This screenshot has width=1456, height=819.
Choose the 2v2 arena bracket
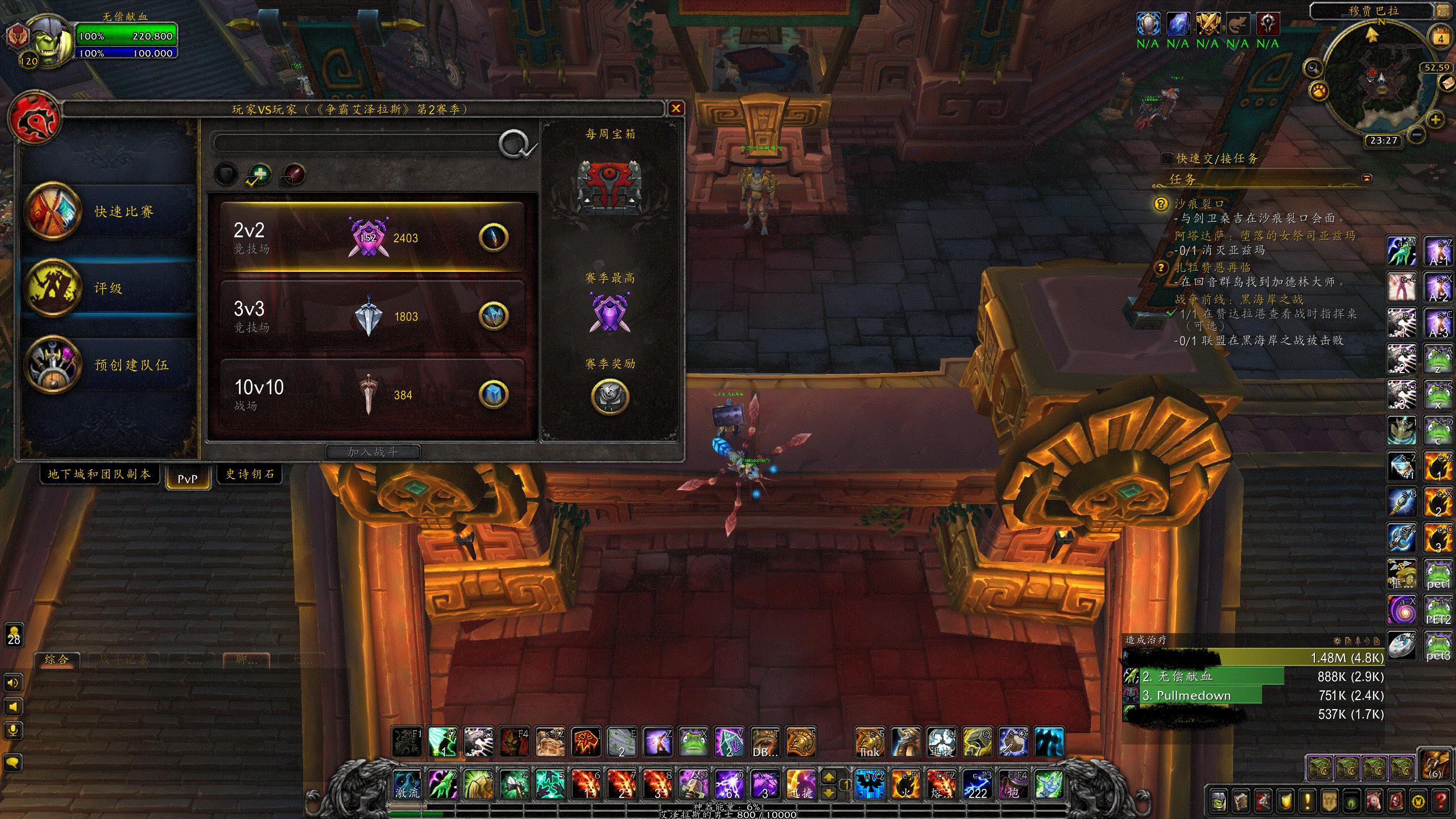pyautogui.click(x=371, y=237)
